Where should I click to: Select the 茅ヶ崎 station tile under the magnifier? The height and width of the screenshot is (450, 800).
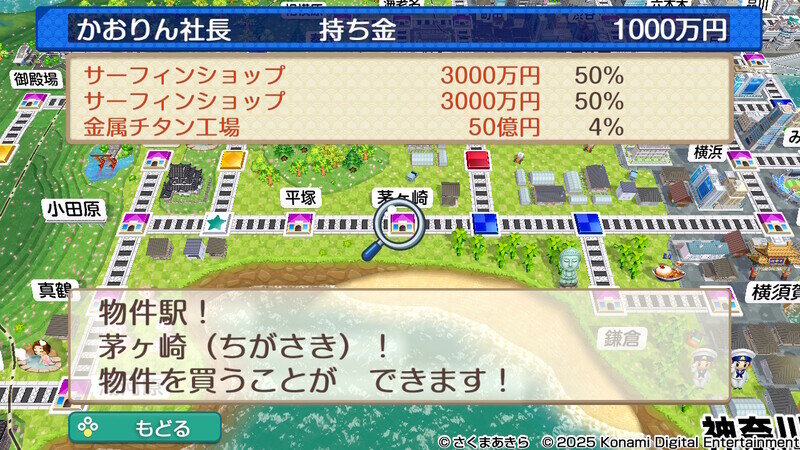click(x=402, y=222)
